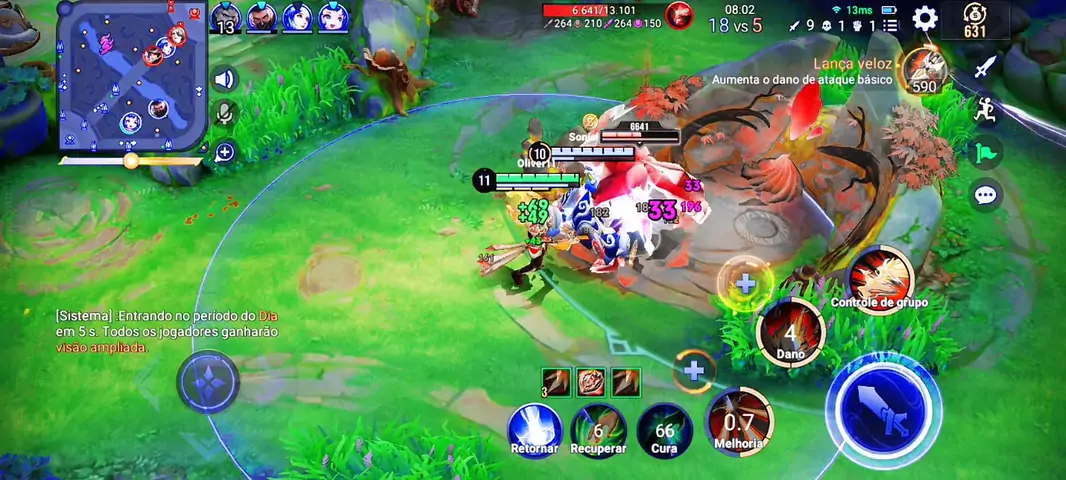Select the level 13 teammate portrait

(x=226, y=18)
